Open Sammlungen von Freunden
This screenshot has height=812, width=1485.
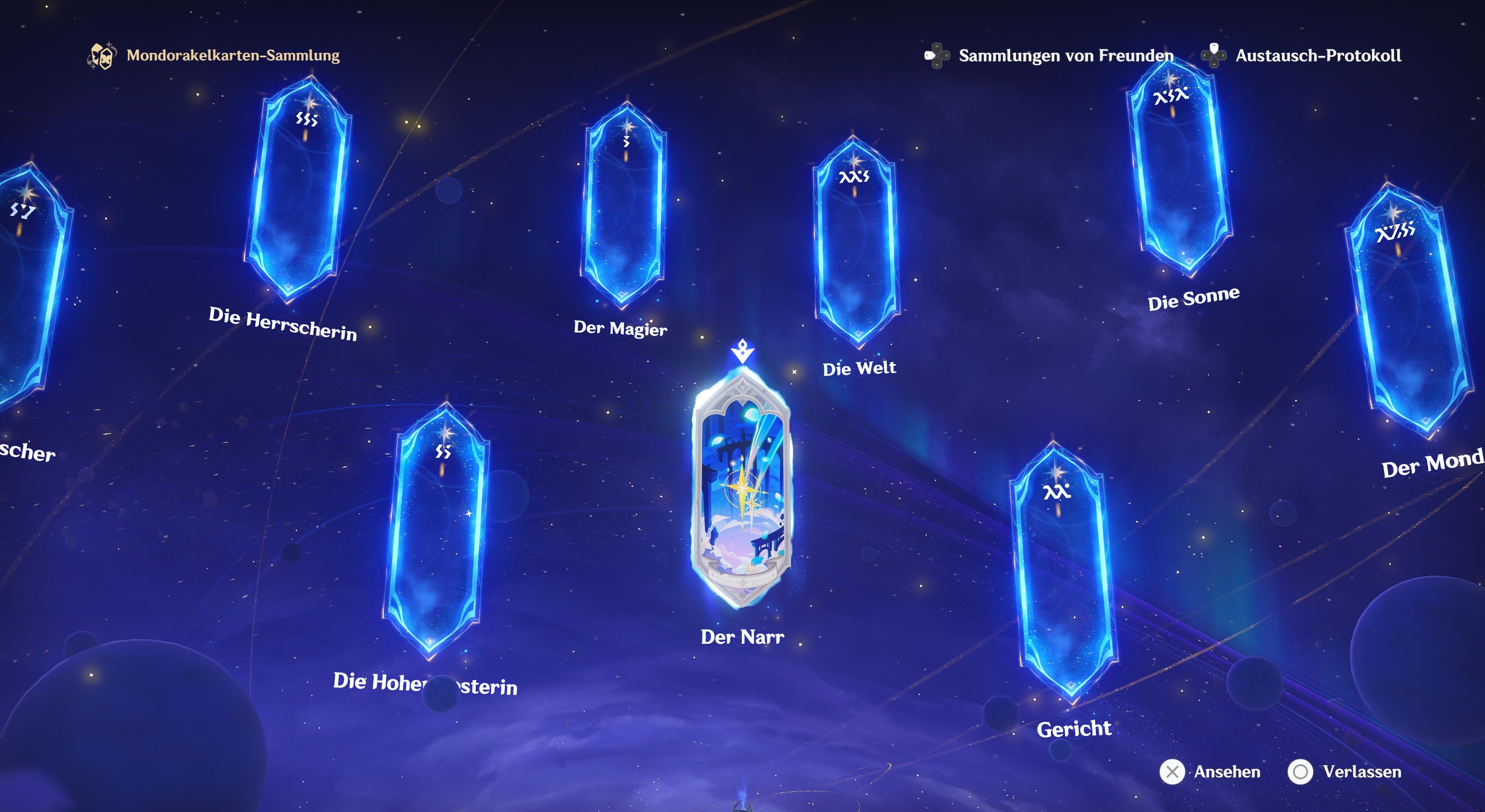[x=1065, y=55]
